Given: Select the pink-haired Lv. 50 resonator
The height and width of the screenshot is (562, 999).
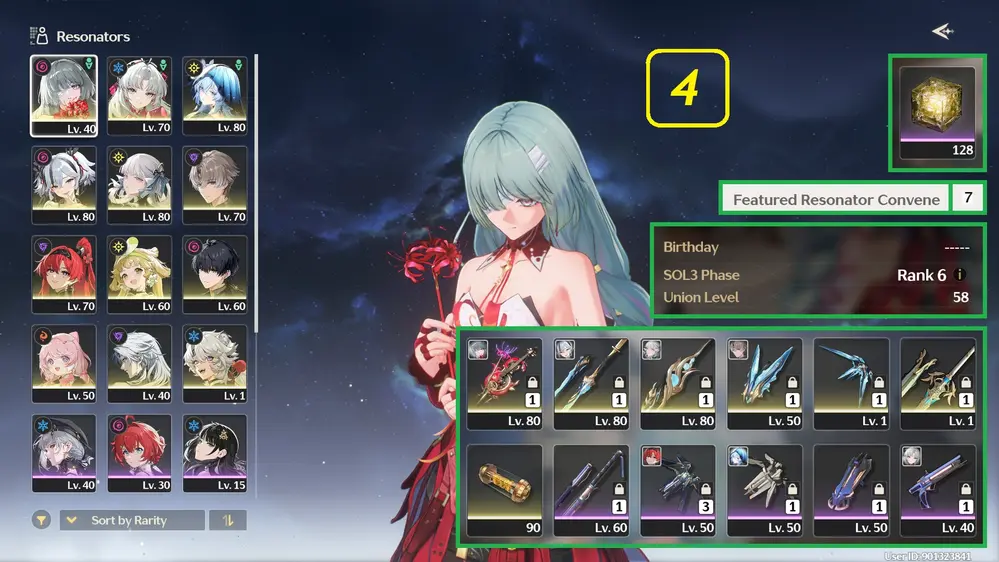Looking at the screenshot, I should (64, 363).
